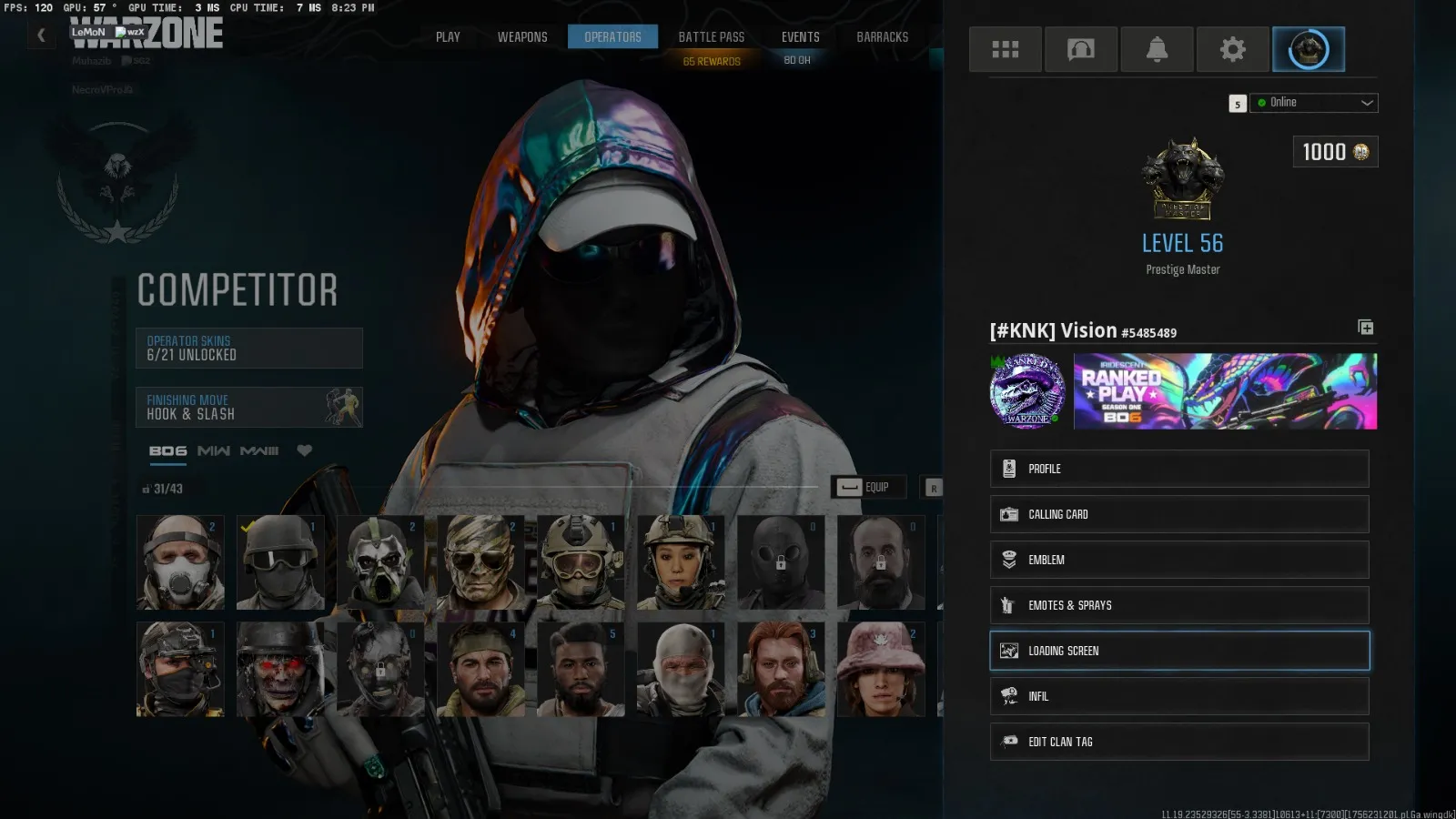The width and height of the screenshot is (1456, 819).
Task: Open the game settings gear icon
Action: coord(1232,49)
